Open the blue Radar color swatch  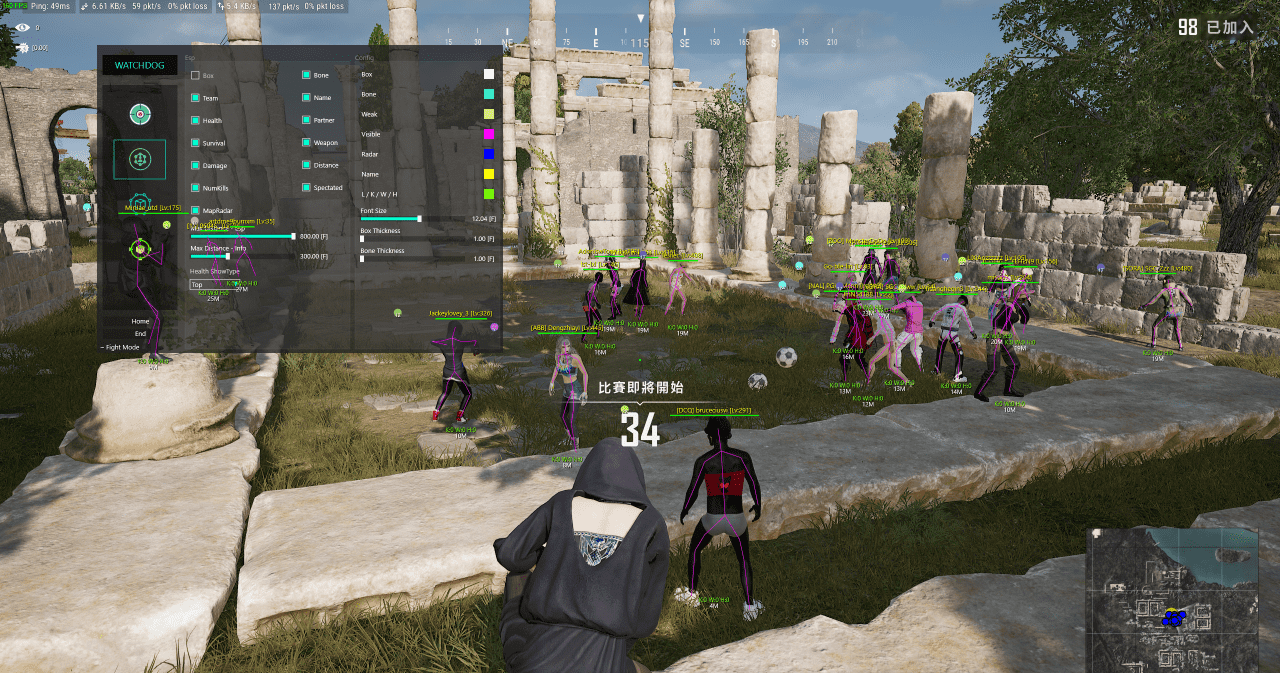click(x=488, y=154)
